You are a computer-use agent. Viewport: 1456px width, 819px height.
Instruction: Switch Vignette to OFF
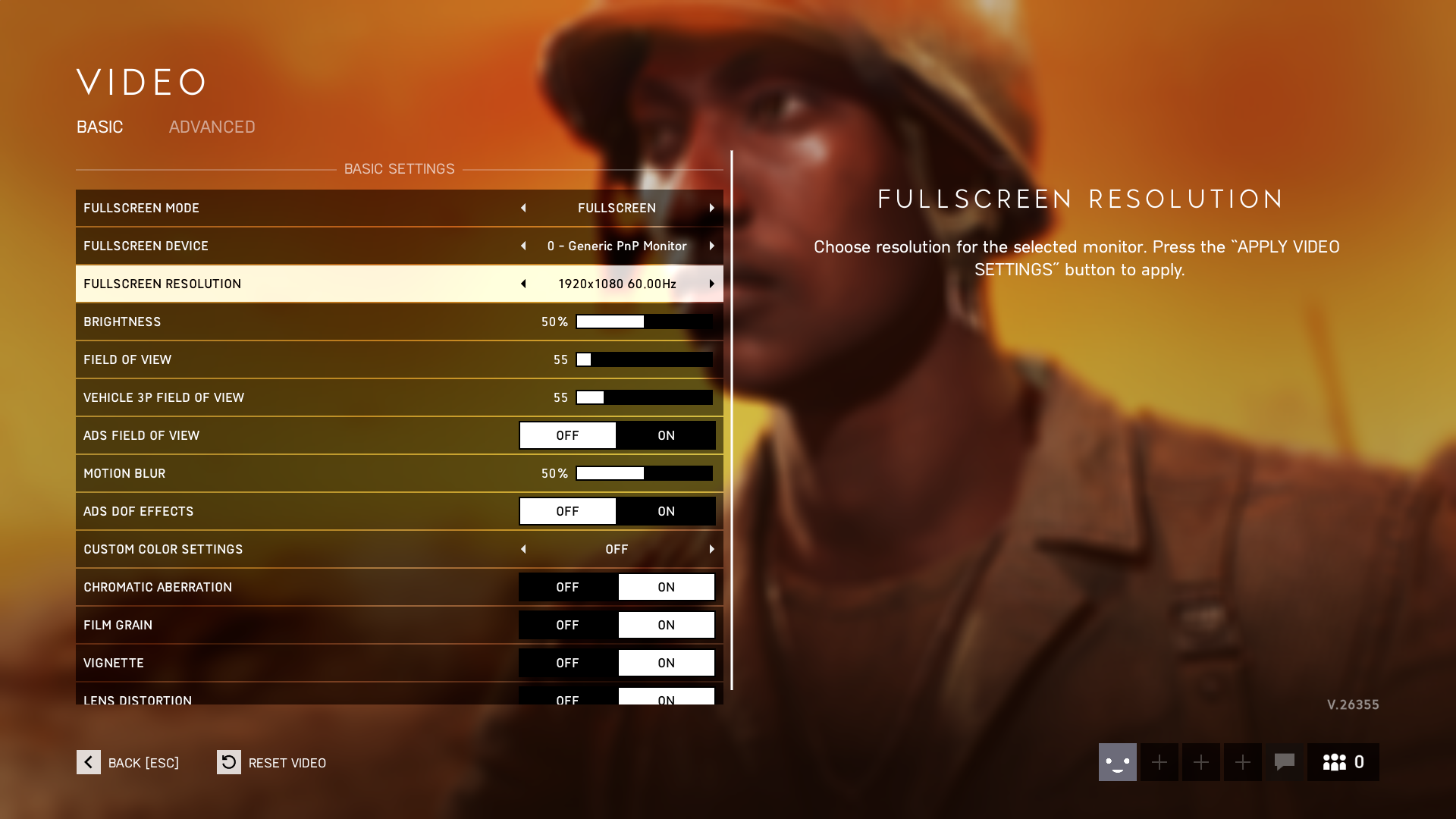(567, 663)
